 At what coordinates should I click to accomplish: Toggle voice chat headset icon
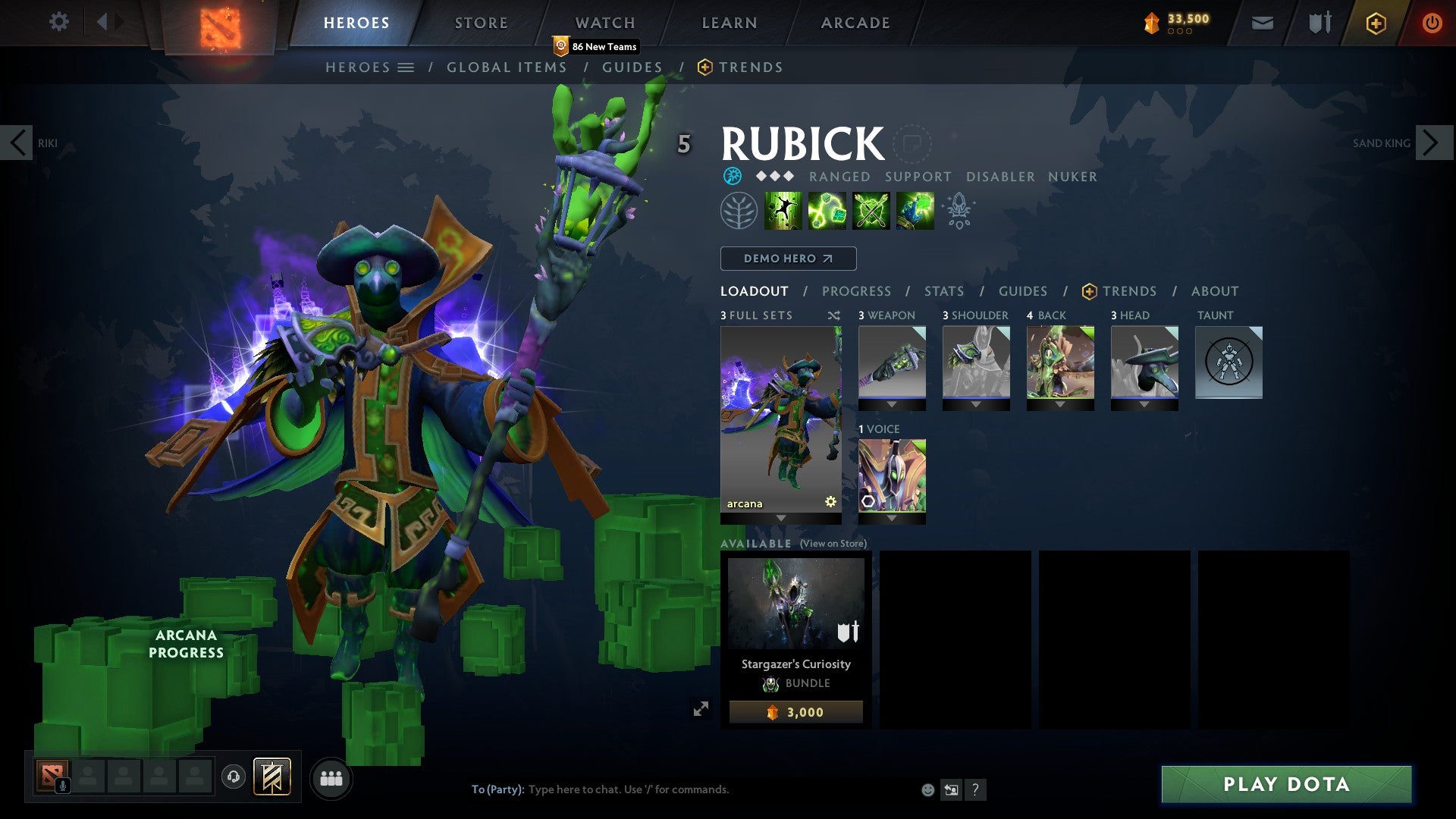[233, 777]
